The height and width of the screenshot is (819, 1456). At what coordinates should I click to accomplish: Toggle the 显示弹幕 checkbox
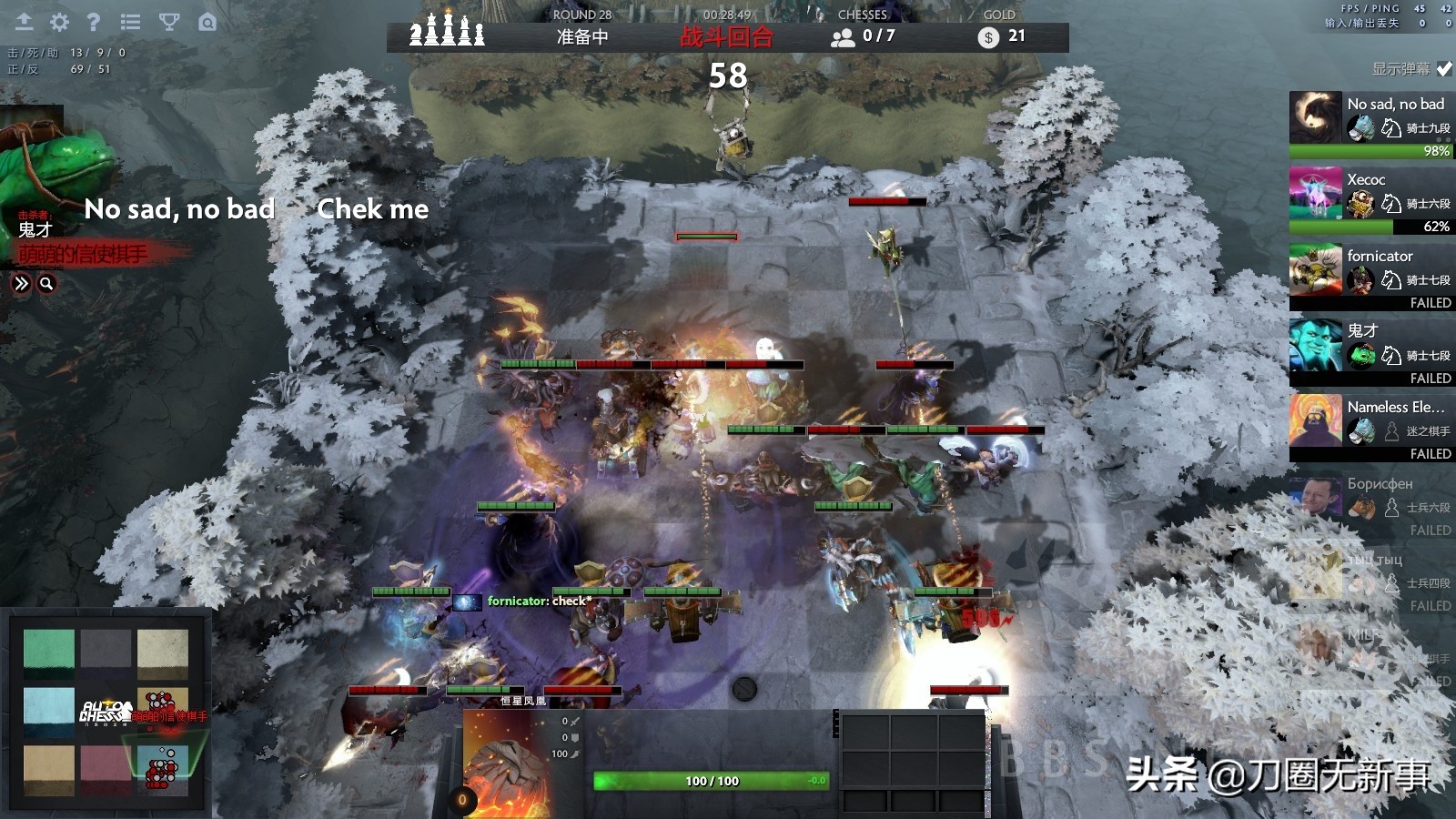coord(1446,66)
